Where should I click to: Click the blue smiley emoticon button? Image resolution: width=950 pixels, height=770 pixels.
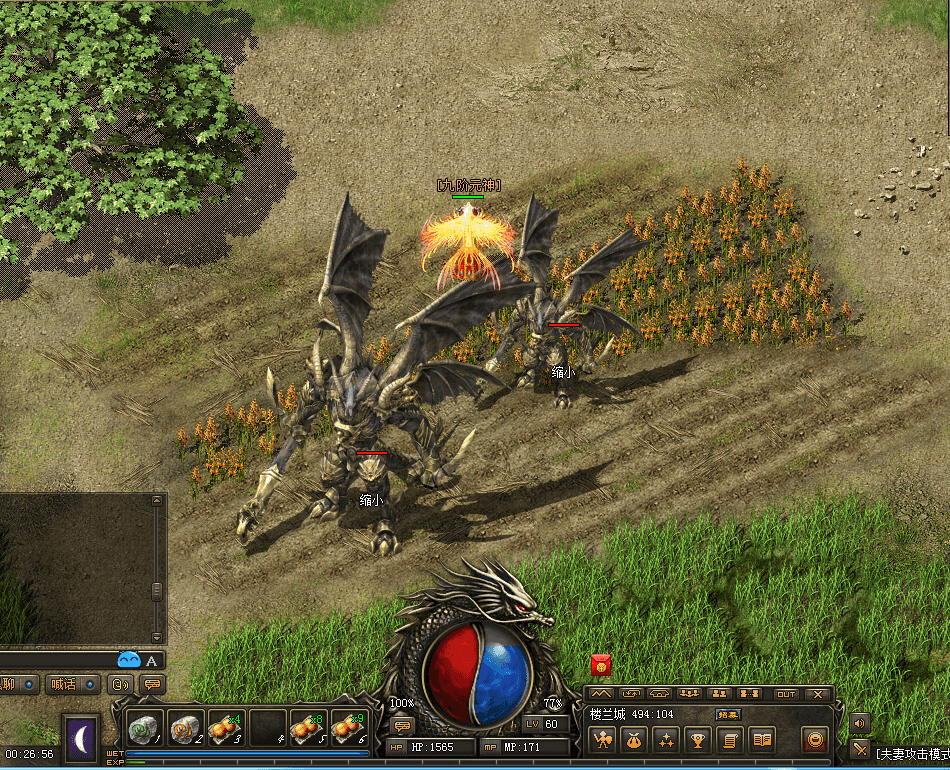pos(129,659)
